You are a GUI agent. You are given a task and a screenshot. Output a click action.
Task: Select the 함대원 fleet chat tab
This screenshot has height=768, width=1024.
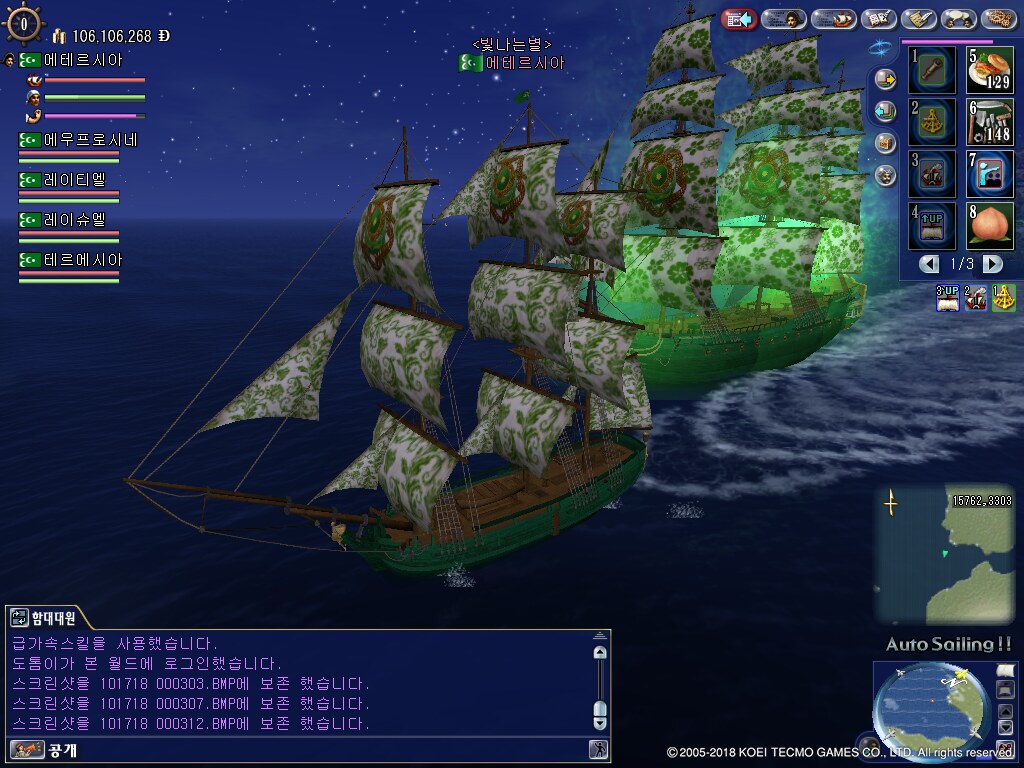(45, 617)
